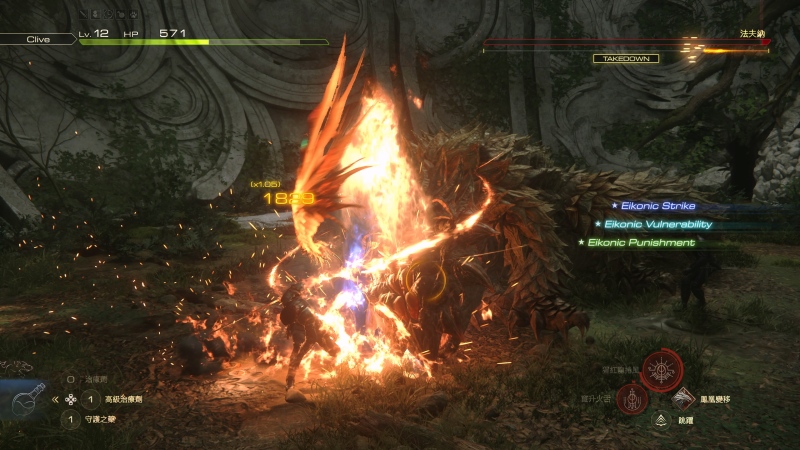Select the 跳躍 jump icon
Image resolution: width=800 pixels, height=450 pixels.
click(660, 421)
